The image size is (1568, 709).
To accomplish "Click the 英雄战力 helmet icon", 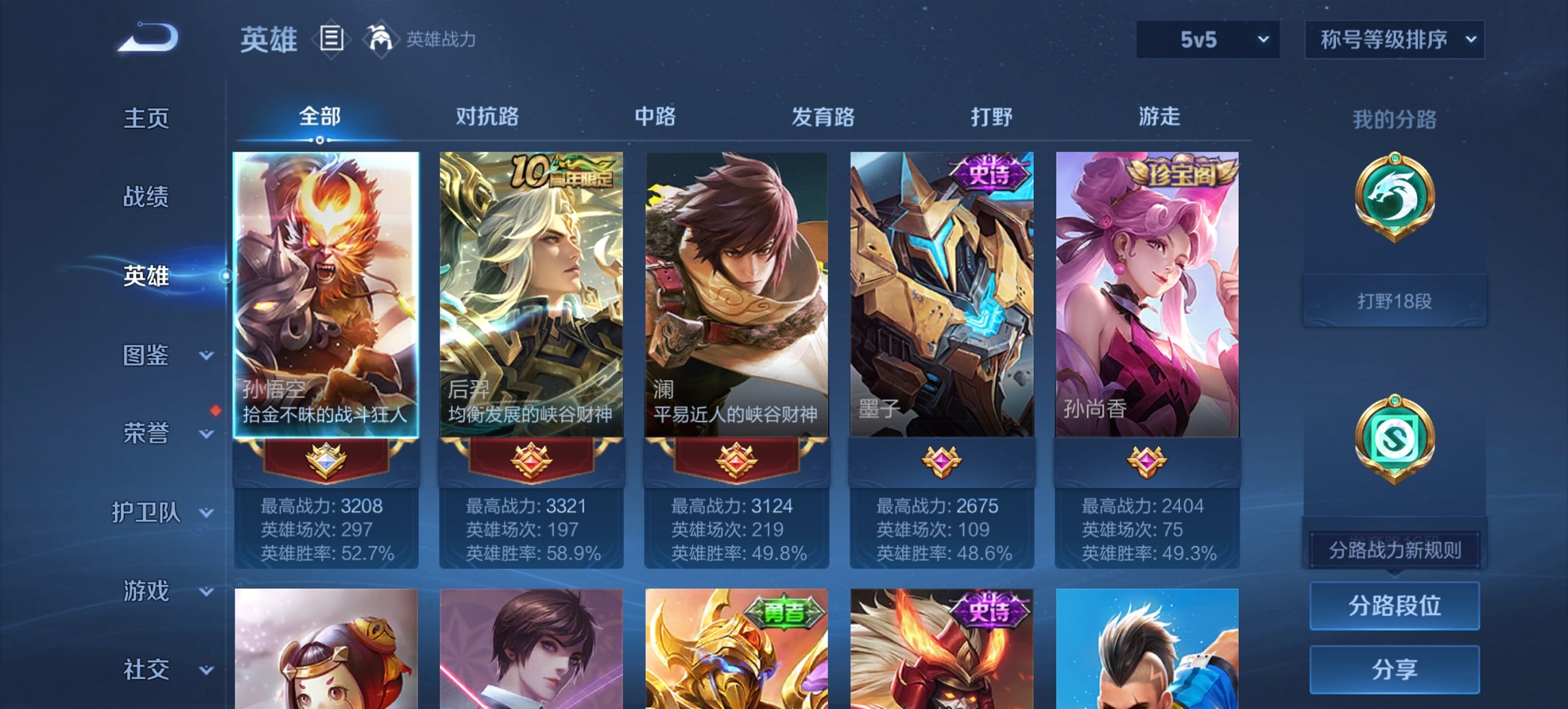I will (380, 38).
